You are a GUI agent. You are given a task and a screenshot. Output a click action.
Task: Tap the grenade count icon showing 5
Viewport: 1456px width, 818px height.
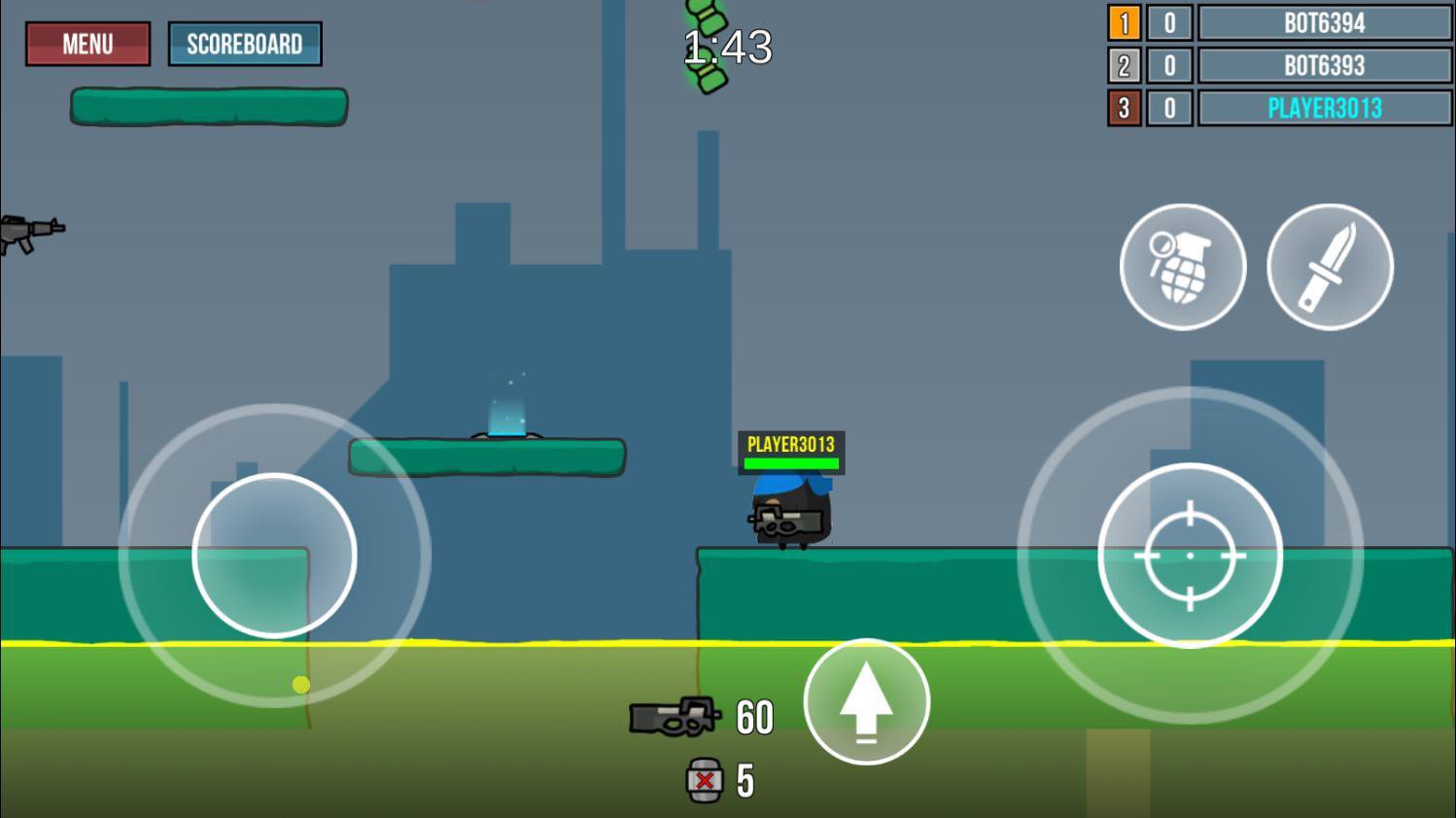pyautogui.click(x=703, y=780)
